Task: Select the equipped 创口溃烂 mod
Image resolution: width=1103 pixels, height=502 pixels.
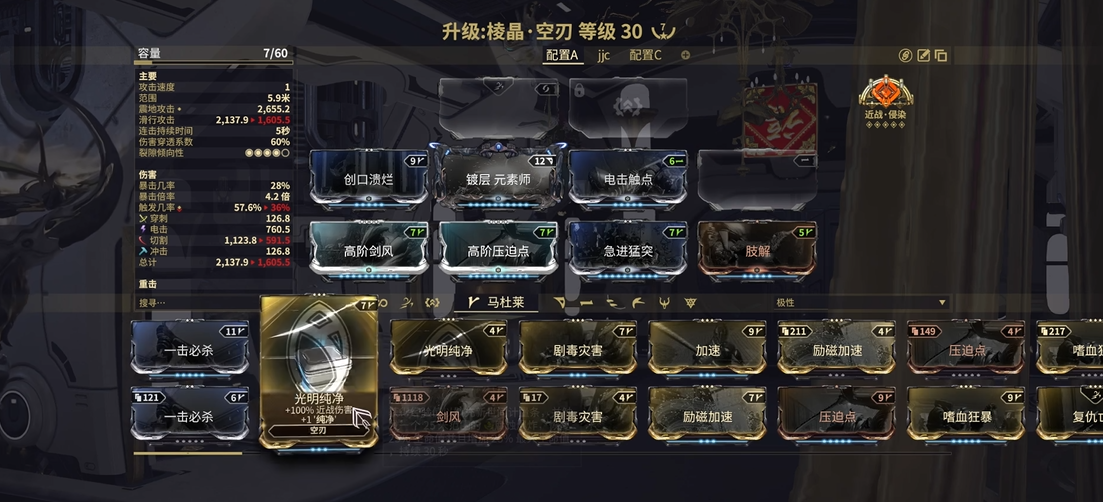Action: coord(369,179)
